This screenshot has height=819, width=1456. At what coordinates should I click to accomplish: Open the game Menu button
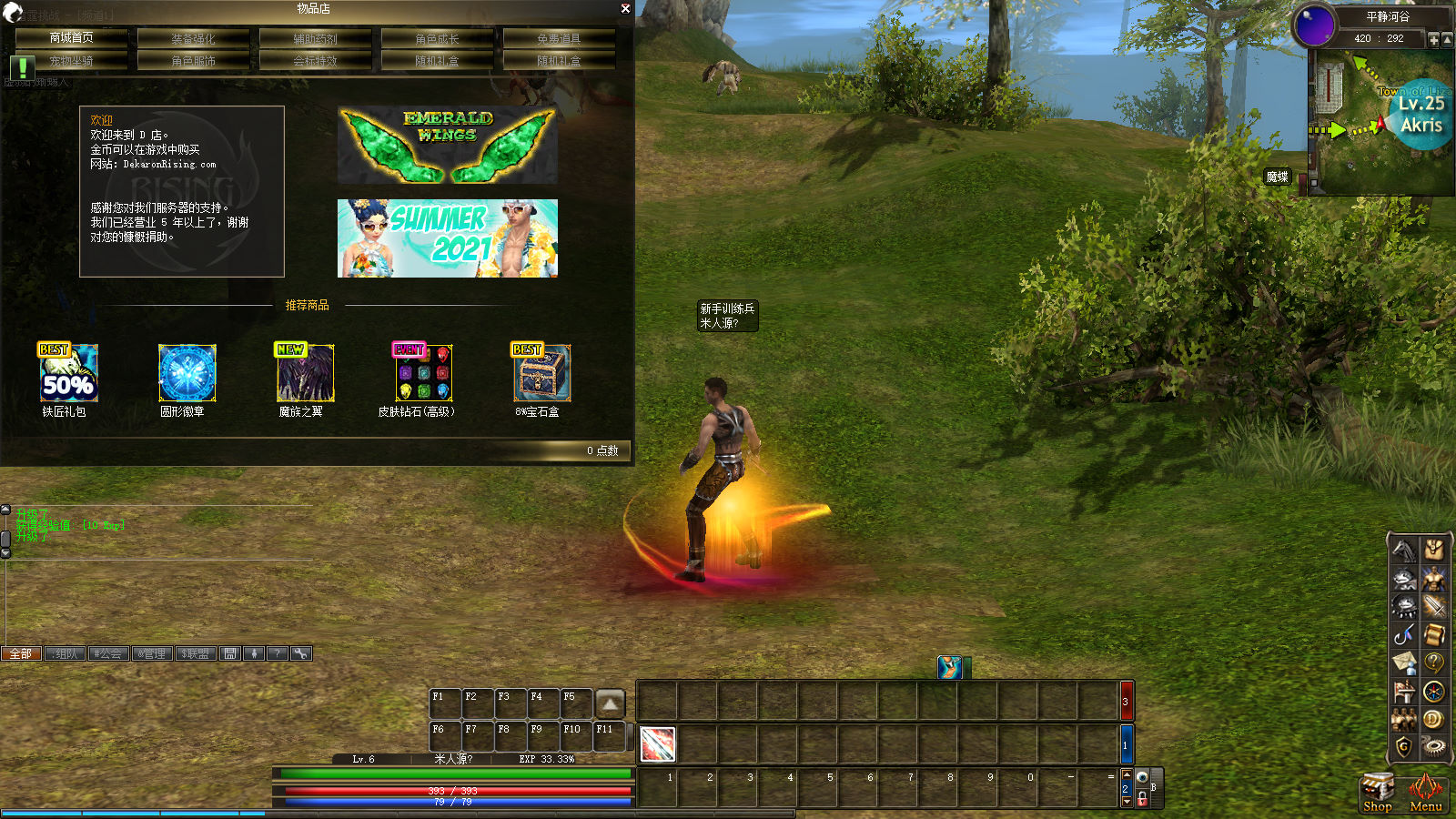1425,792
